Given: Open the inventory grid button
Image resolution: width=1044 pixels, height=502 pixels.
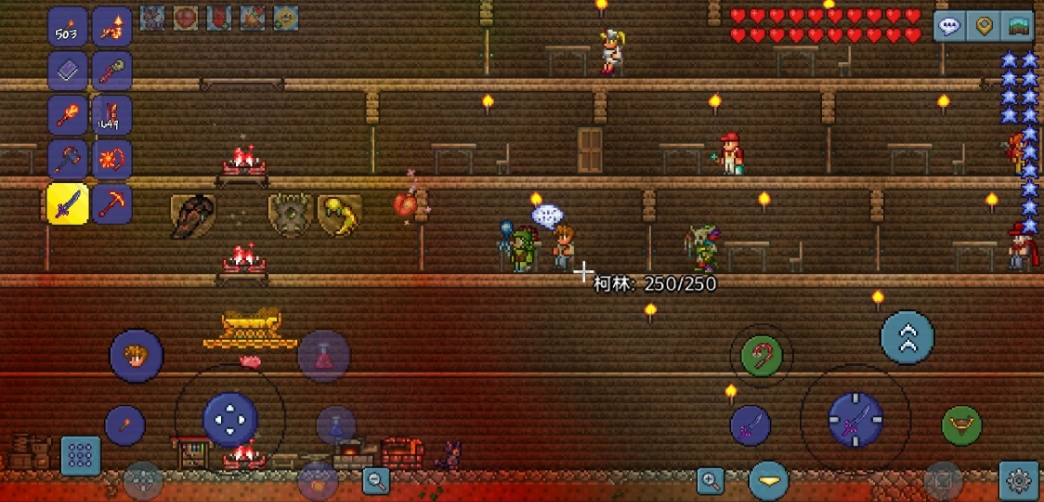Looking at the screenshot, I should [80, 455].
